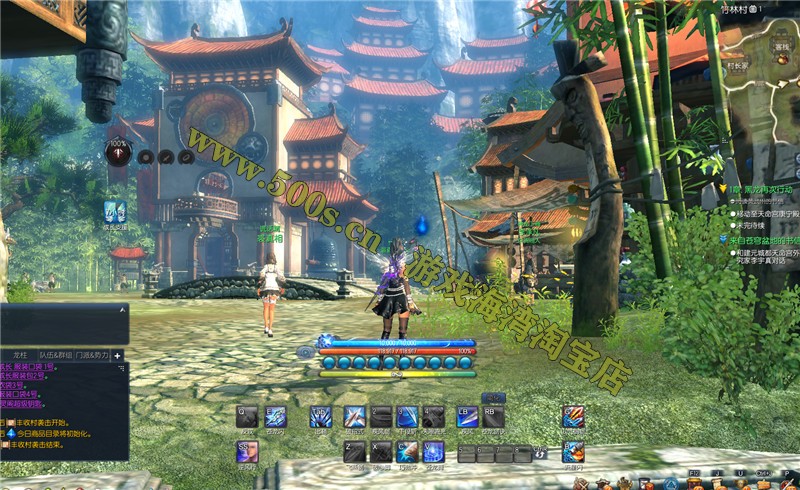The width and height of the screenshot is (800, 490).
Task: Activate the Q key skill slot
Action: 247,417
